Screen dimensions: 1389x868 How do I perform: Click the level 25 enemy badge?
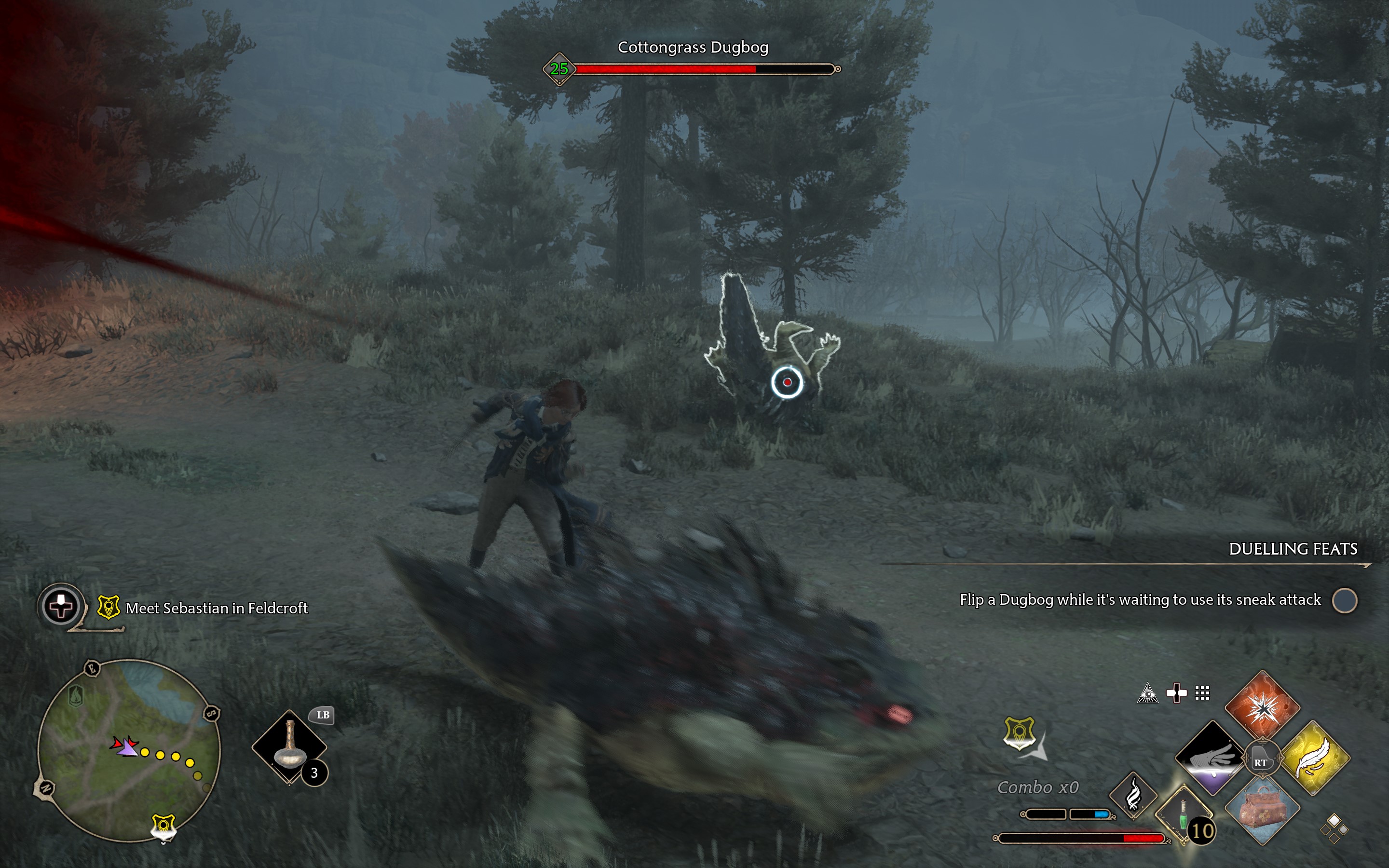[559, 70]
